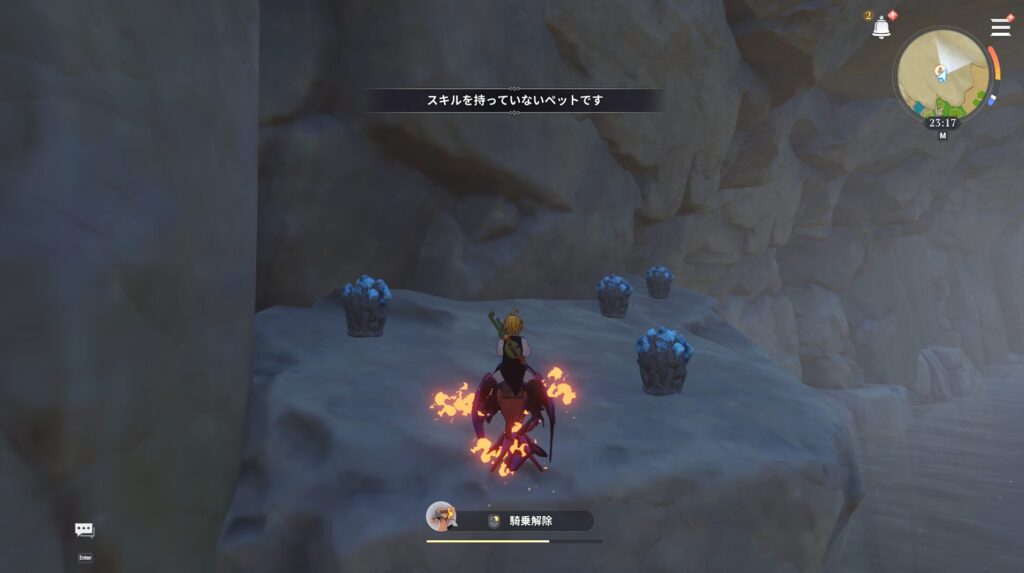1024x573 pixels.
Task: Open the circular minimap
Action: [x=941, y=73]
